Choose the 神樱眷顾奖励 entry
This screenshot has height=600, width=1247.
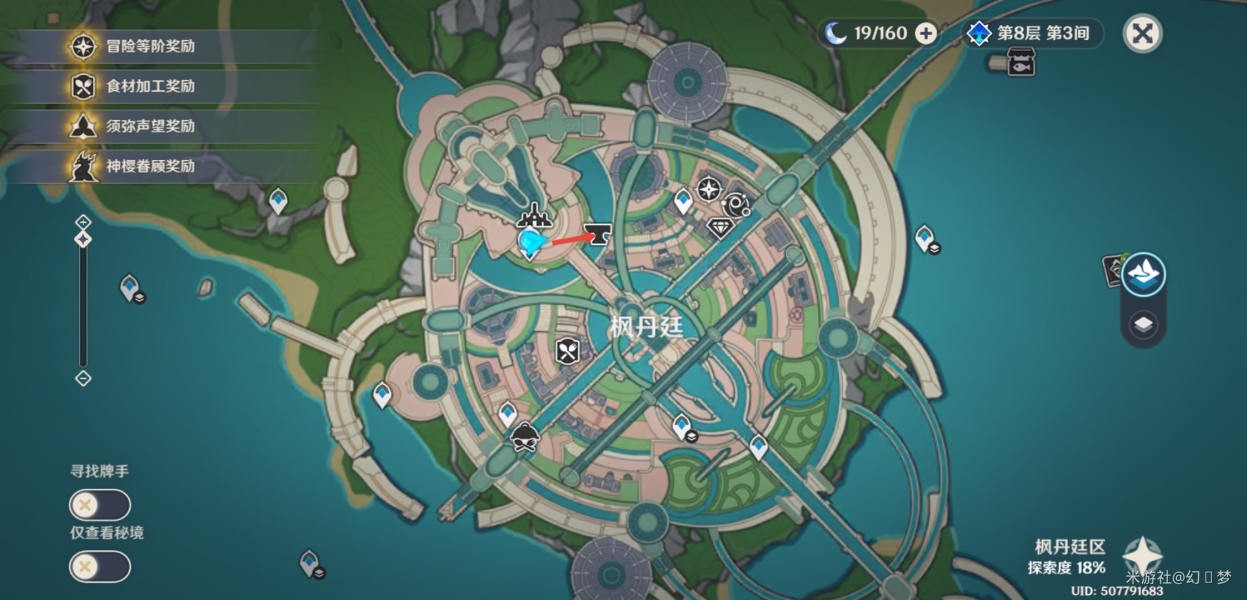tap(150, 166)
